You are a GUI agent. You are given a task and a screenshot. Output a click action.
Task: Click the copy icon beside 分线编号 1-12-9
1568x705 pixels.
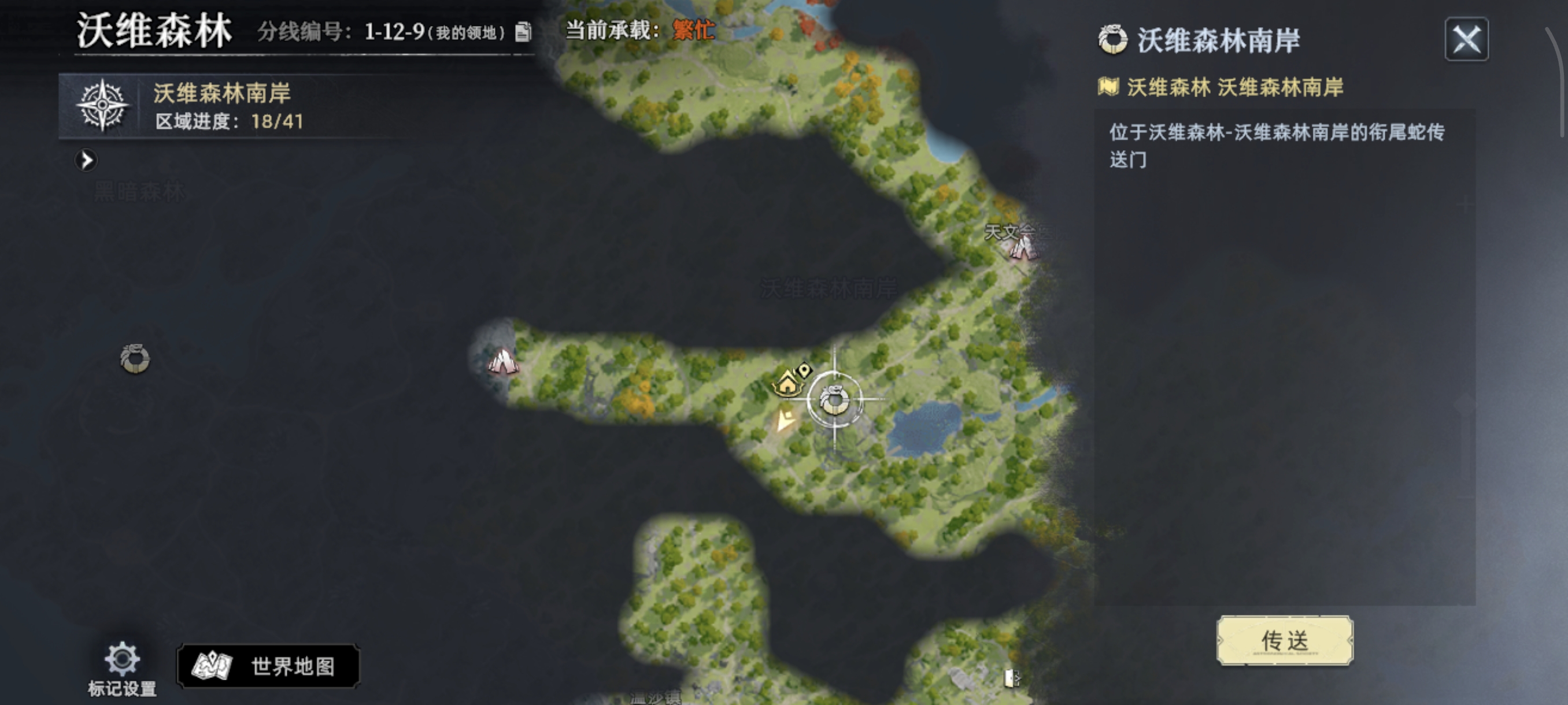[x=523, y=32]
